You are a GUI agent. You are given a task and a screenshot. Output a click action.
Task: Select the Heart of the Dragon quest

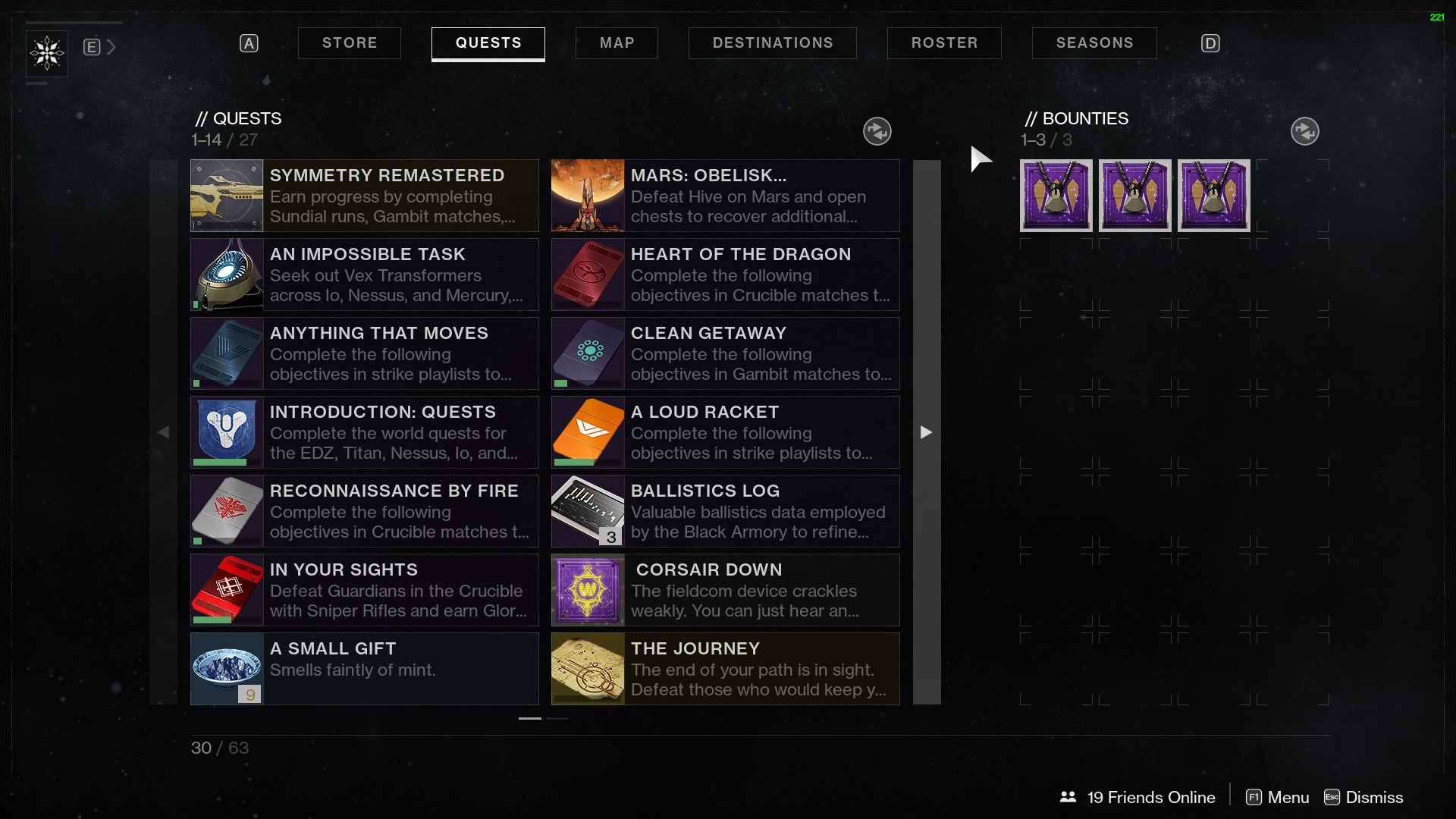(x=725, y=275)
